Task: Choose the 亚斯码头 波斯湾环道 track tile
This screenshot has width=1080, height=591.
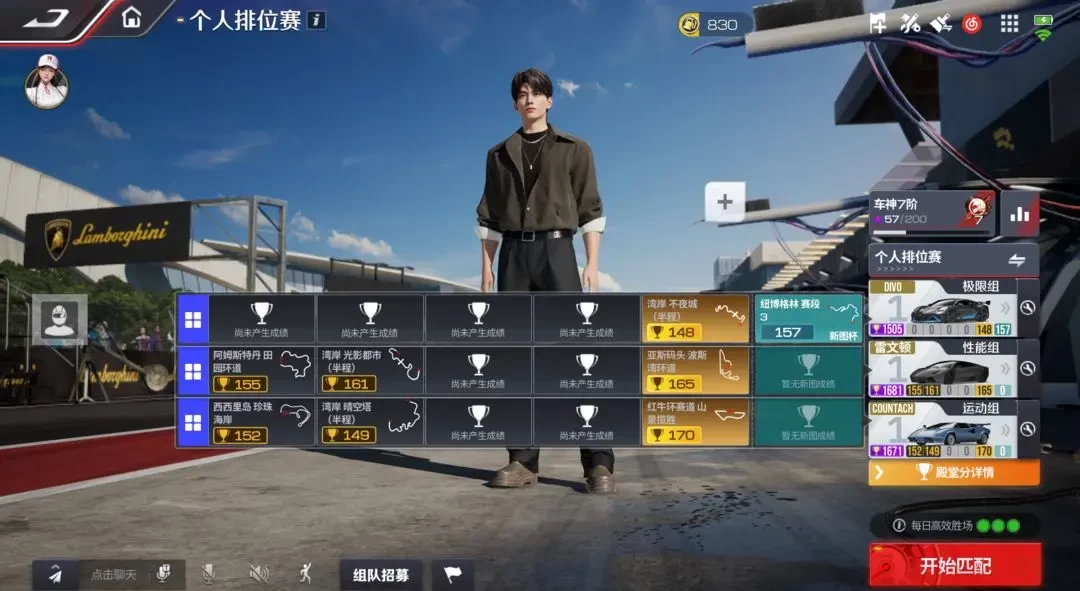Action: pos(696,370)
